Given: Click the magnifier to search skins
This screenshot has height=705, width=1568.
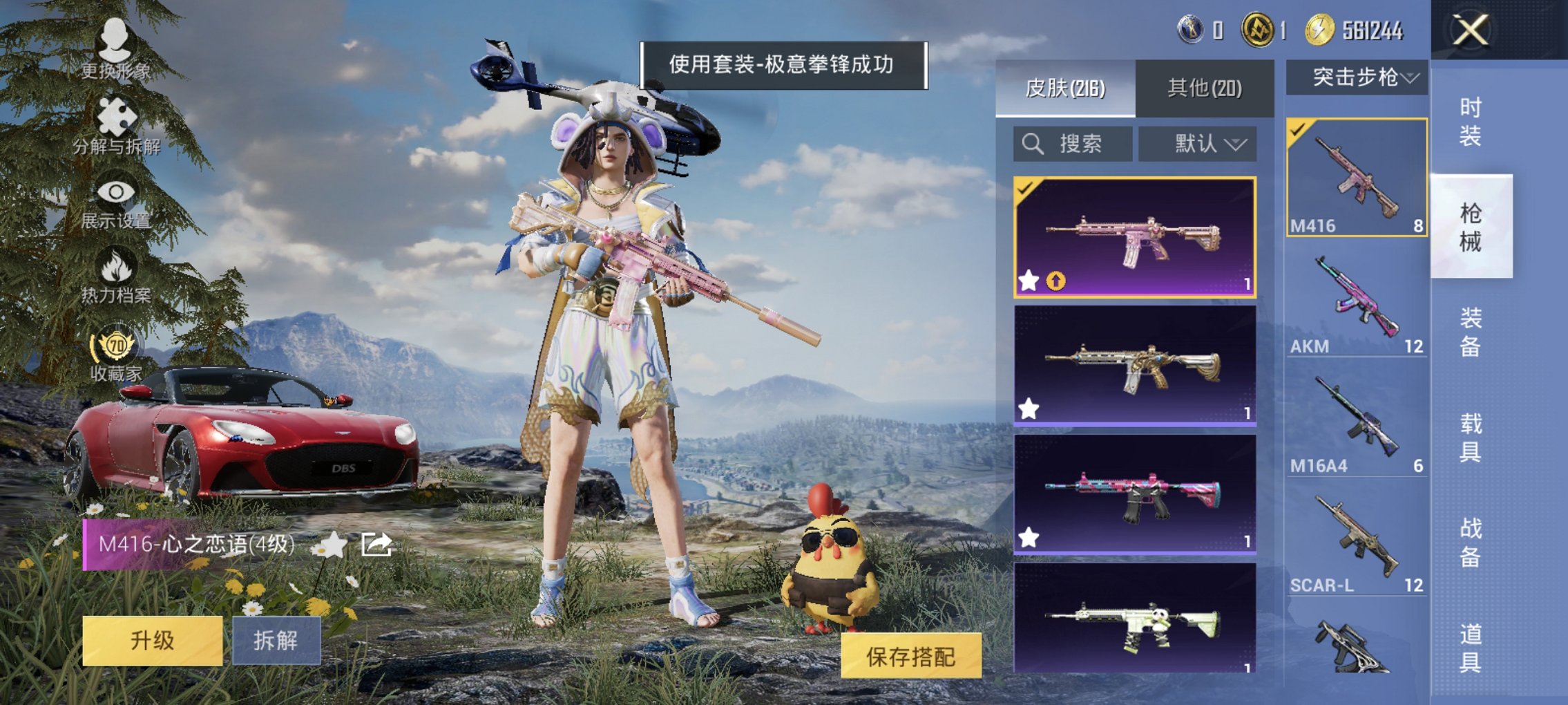Looking at the screenshot, I should (1032, 144).
